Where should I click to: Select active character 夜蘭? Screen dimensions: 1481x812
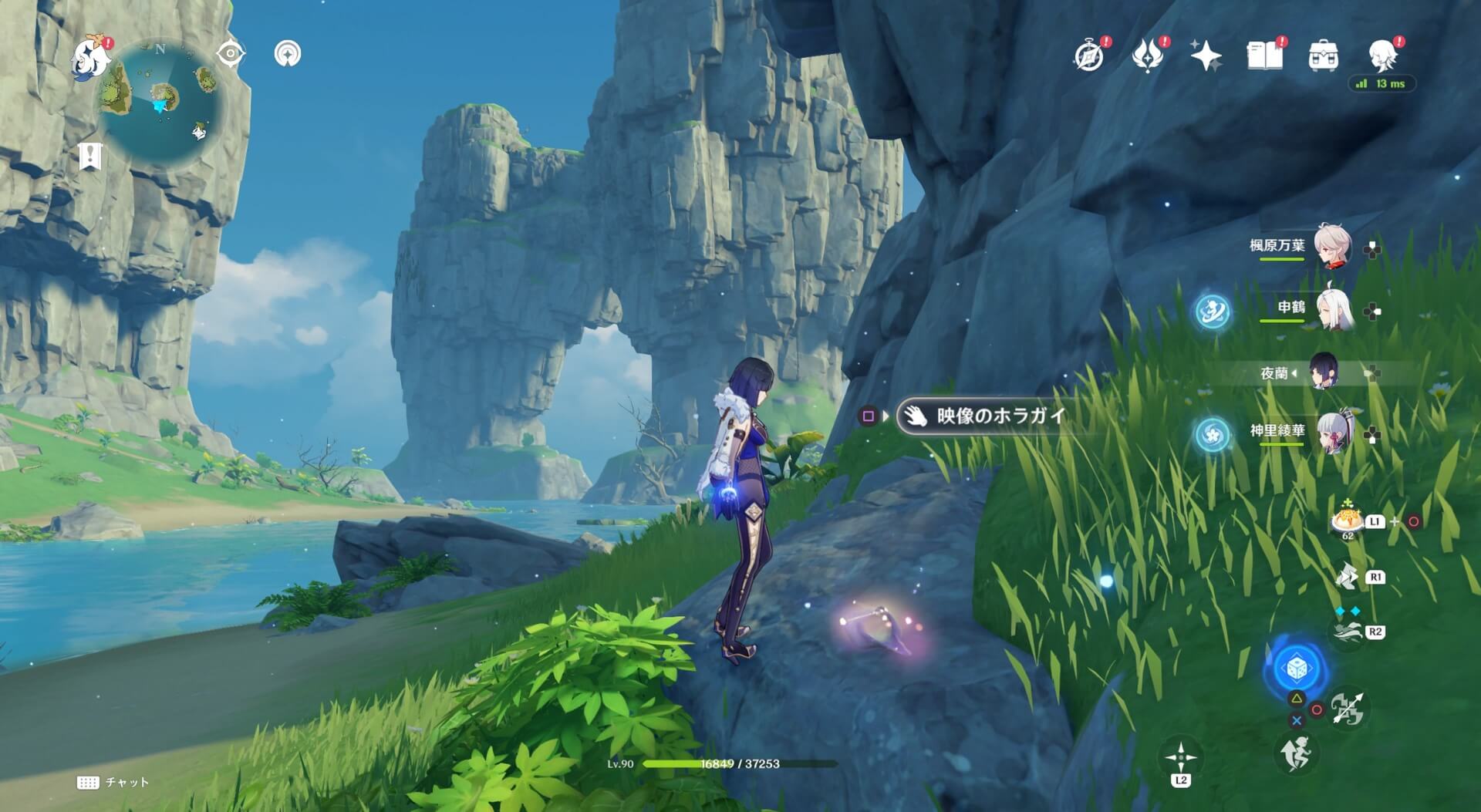(1324, 373)
